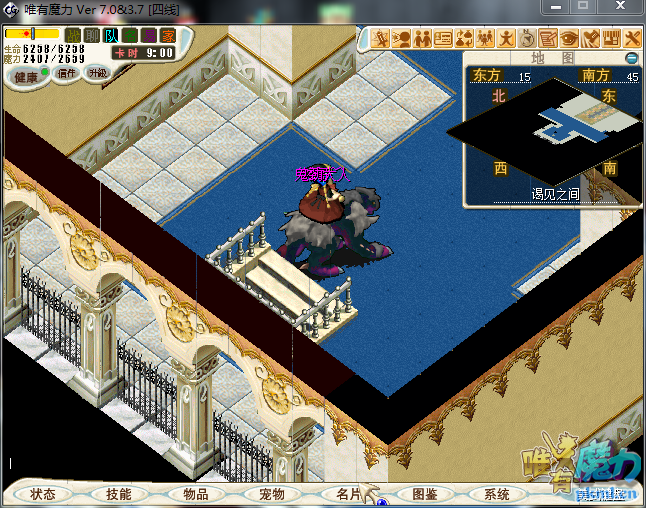Open the 系统 system menu

coord(497,494)
